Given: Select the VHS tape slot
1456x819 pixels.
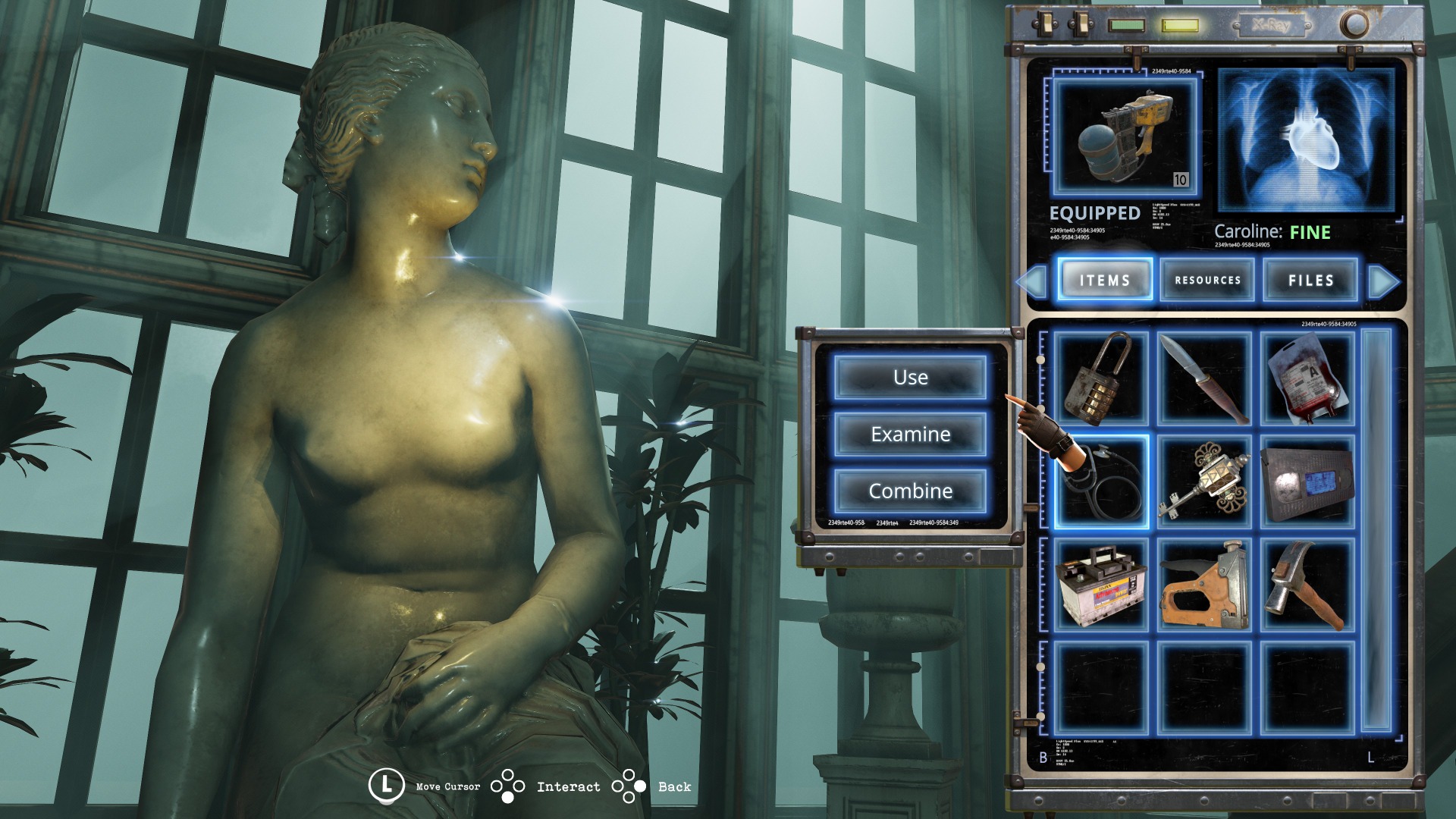Looking at the screenshot, I should tap(1307, 481).
